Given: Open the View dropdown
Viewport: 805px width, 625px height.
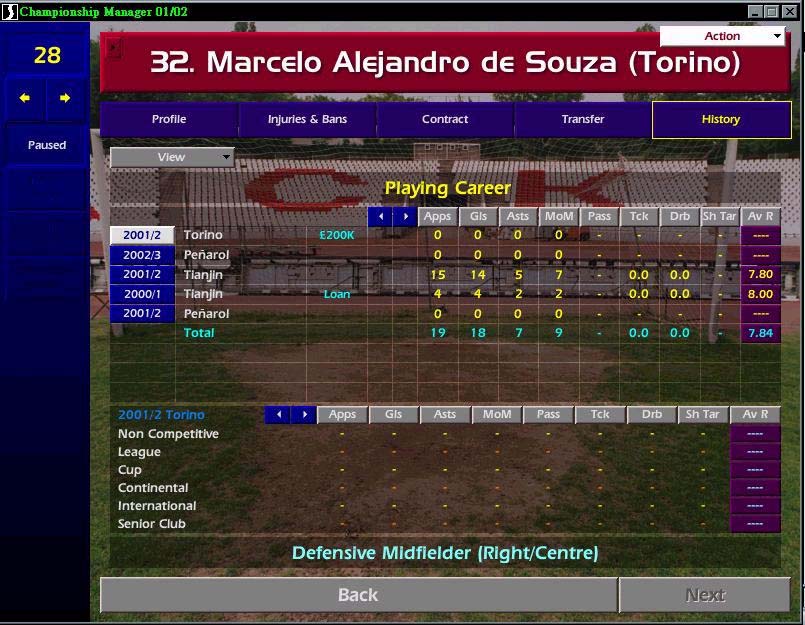Looking at the screenshot, I should (172, 157).
